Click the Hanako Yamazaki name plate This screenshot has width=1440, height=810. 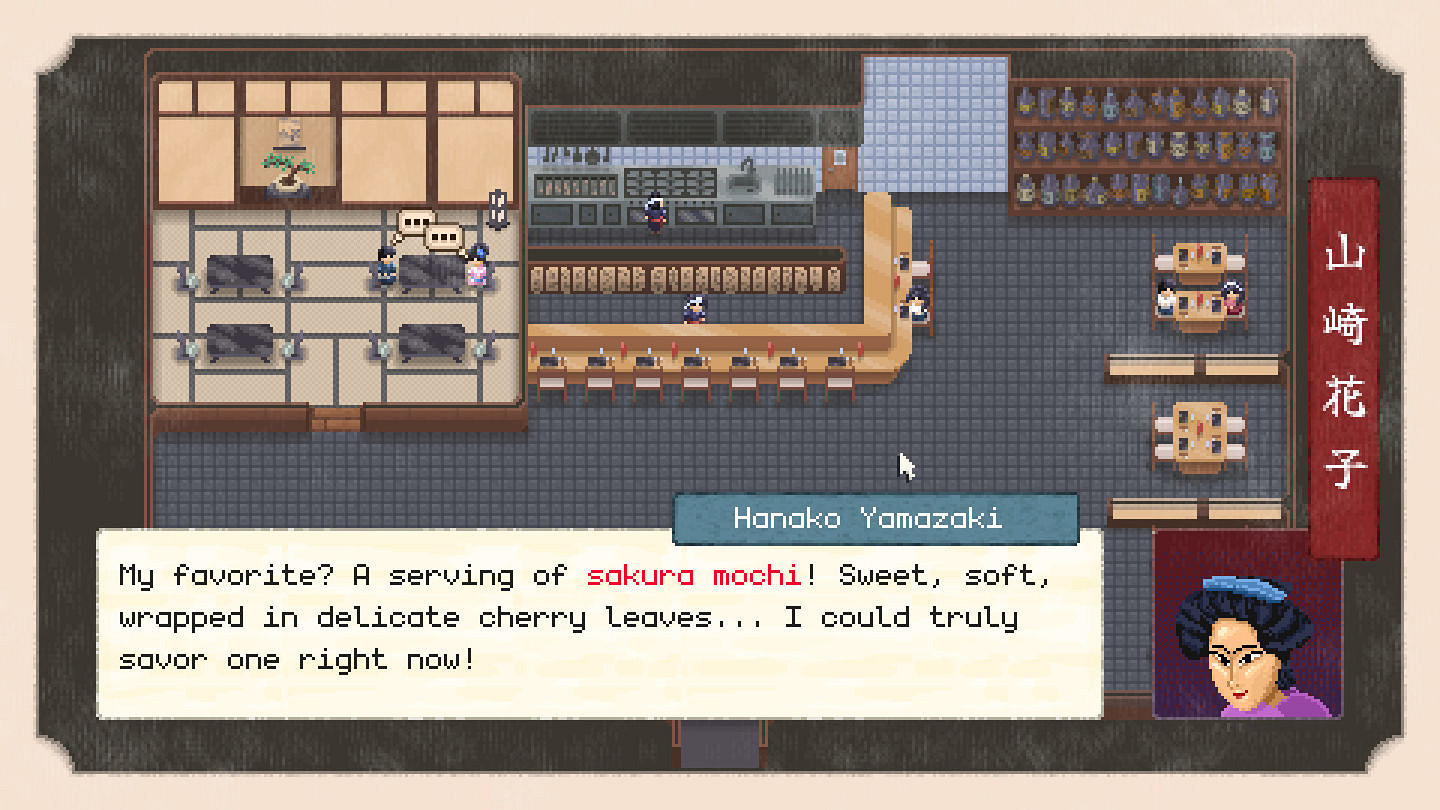pos(877,518)
